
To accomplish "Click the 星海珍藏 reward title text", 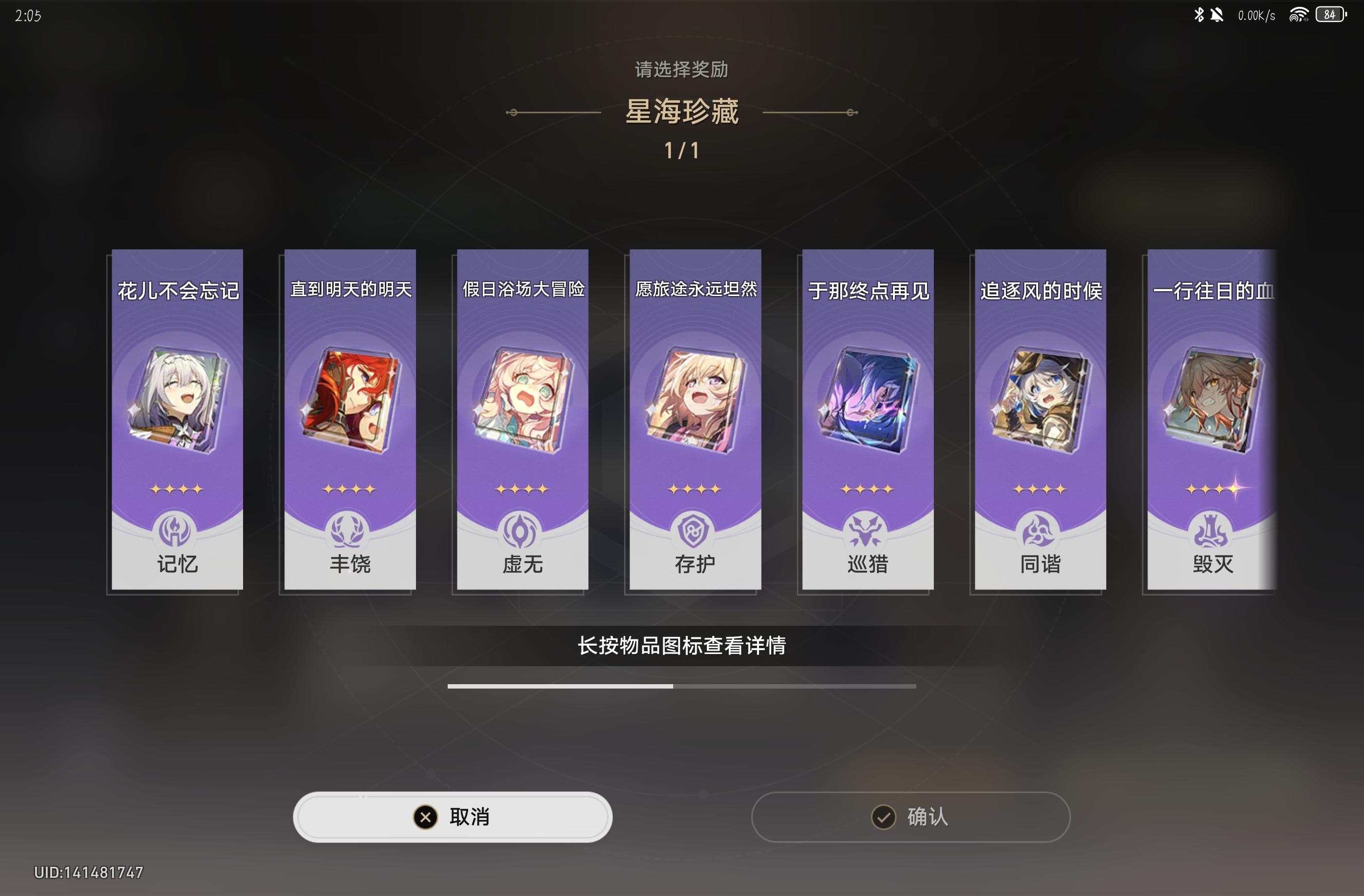I will 682,111.
